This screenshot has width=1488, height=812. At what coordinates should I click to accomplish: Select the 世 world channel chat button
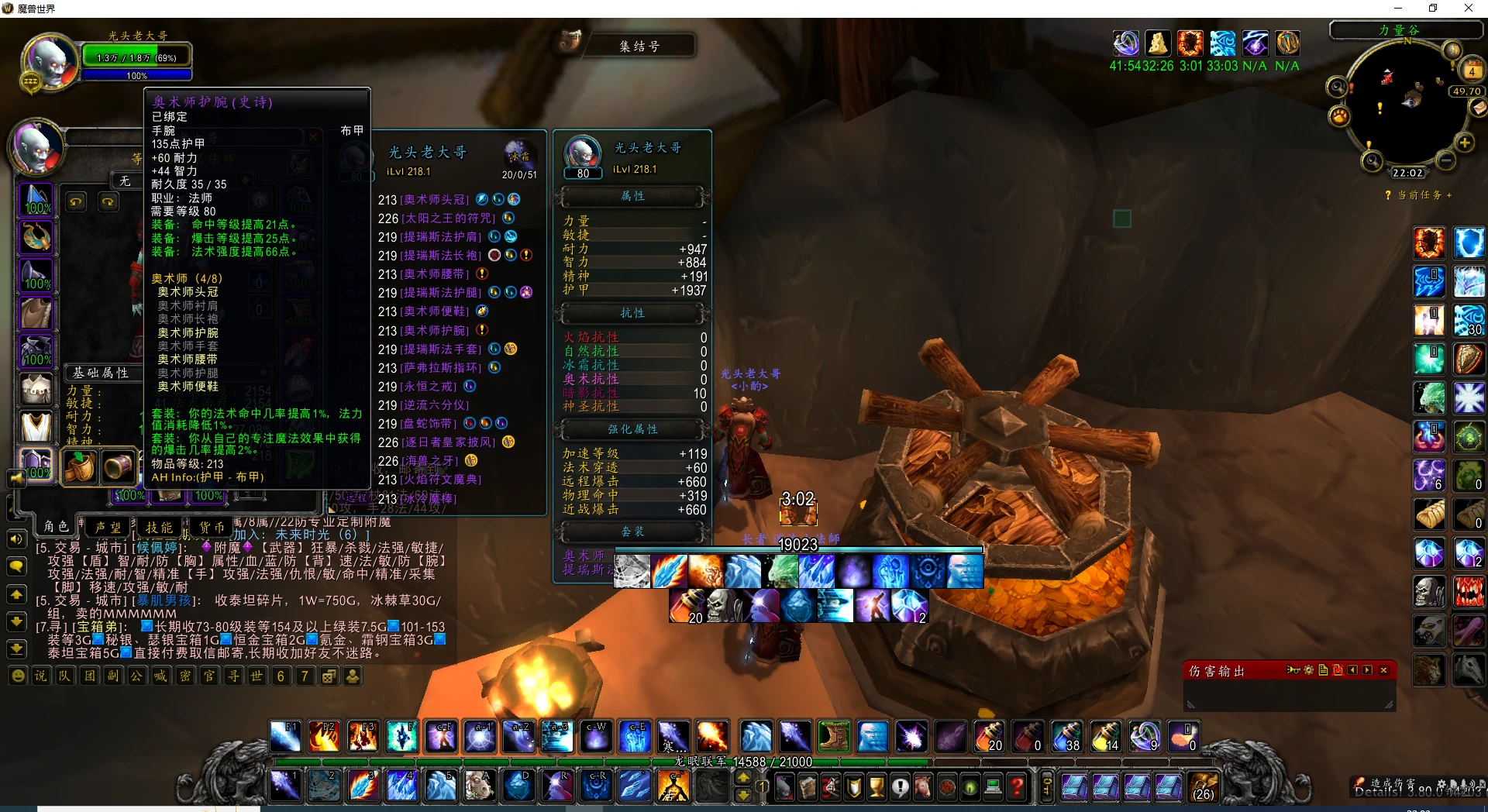(257, 676)
